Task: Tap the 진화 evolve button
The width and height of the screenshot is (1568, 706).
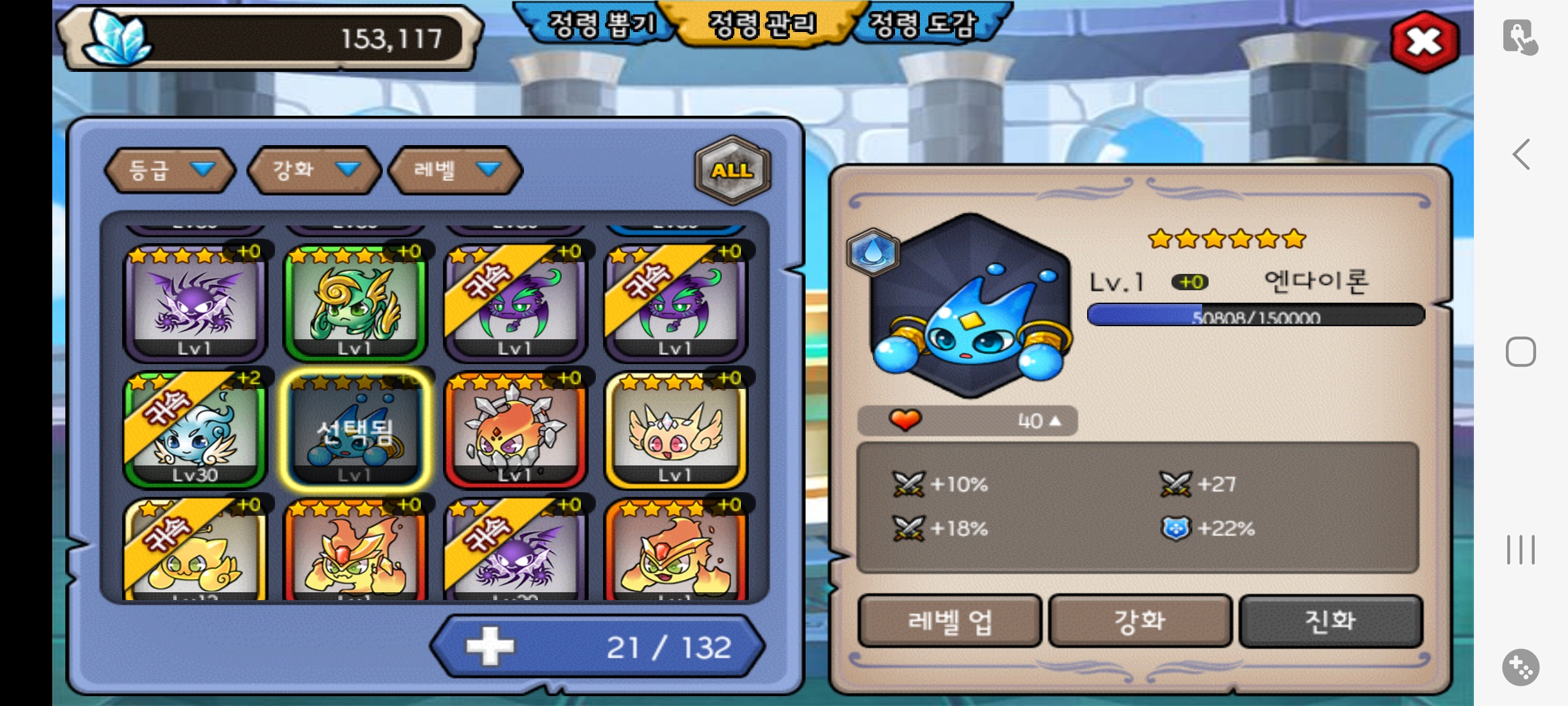Action: point(1330,620)
